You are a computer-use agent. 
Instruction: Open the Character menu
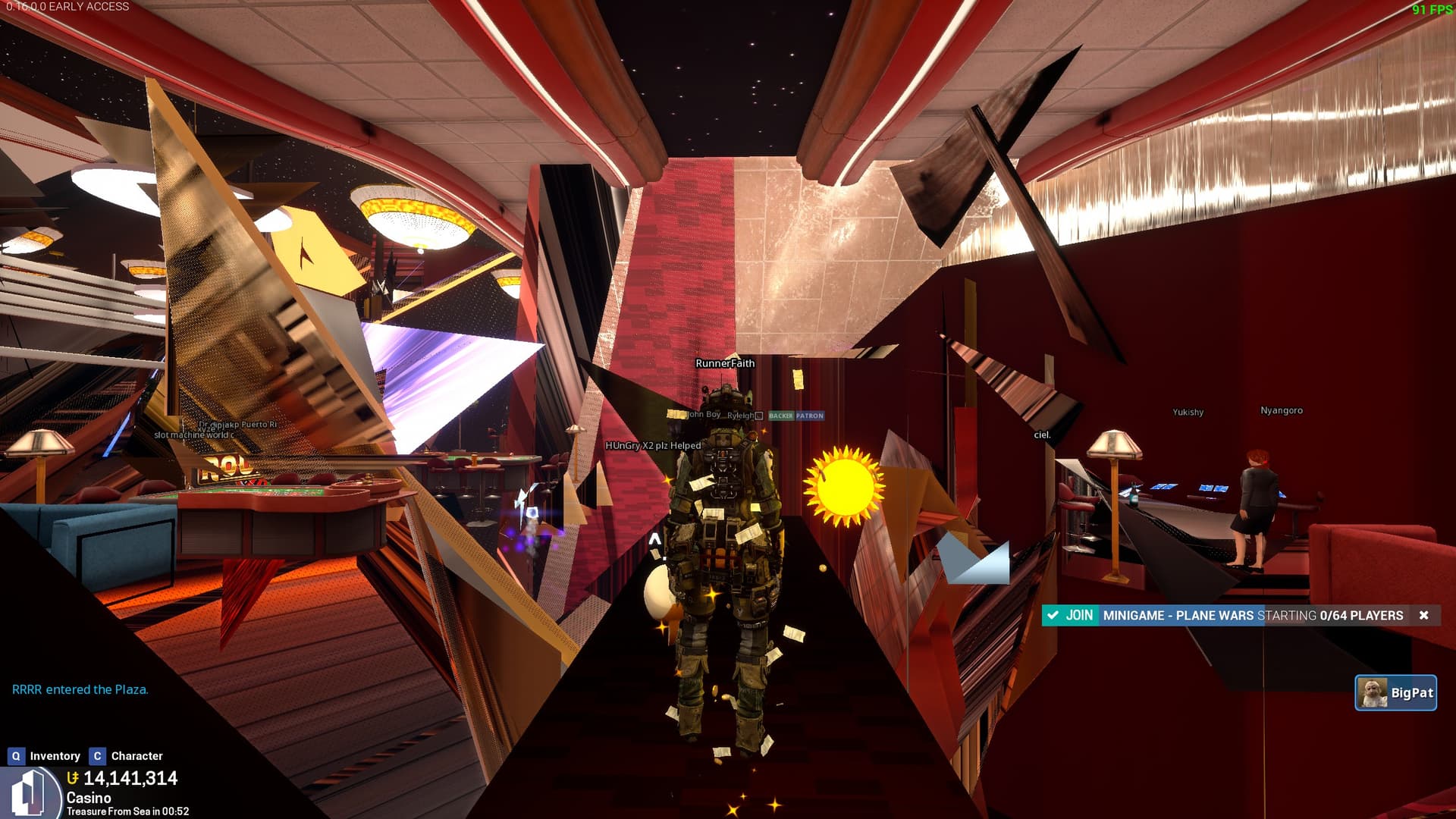pos(126,756)
